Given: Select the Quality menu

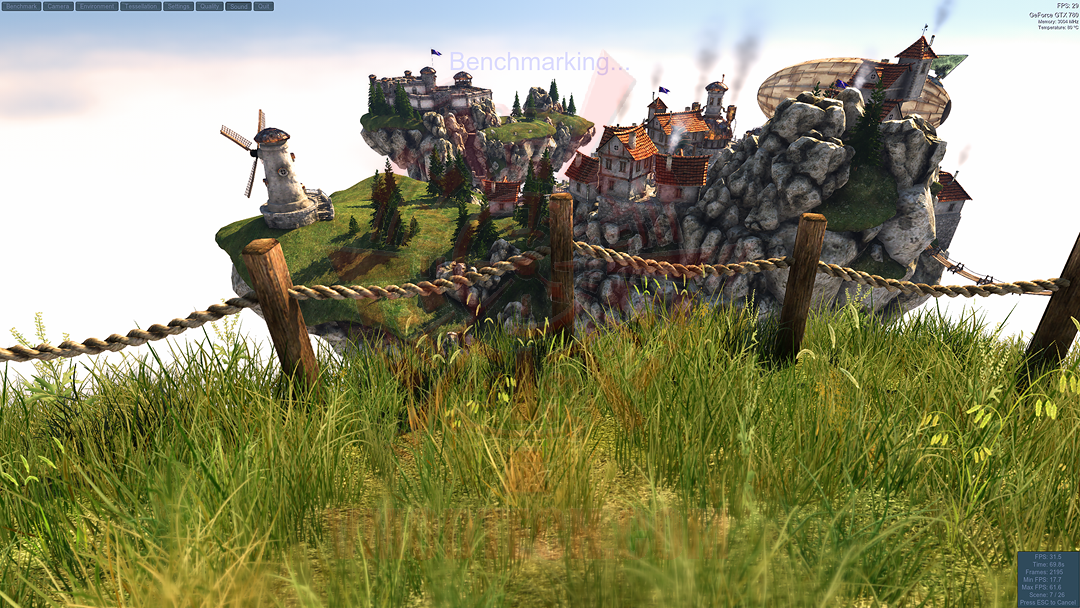Looking at the screenshot, I should click(x=209, y=6).
